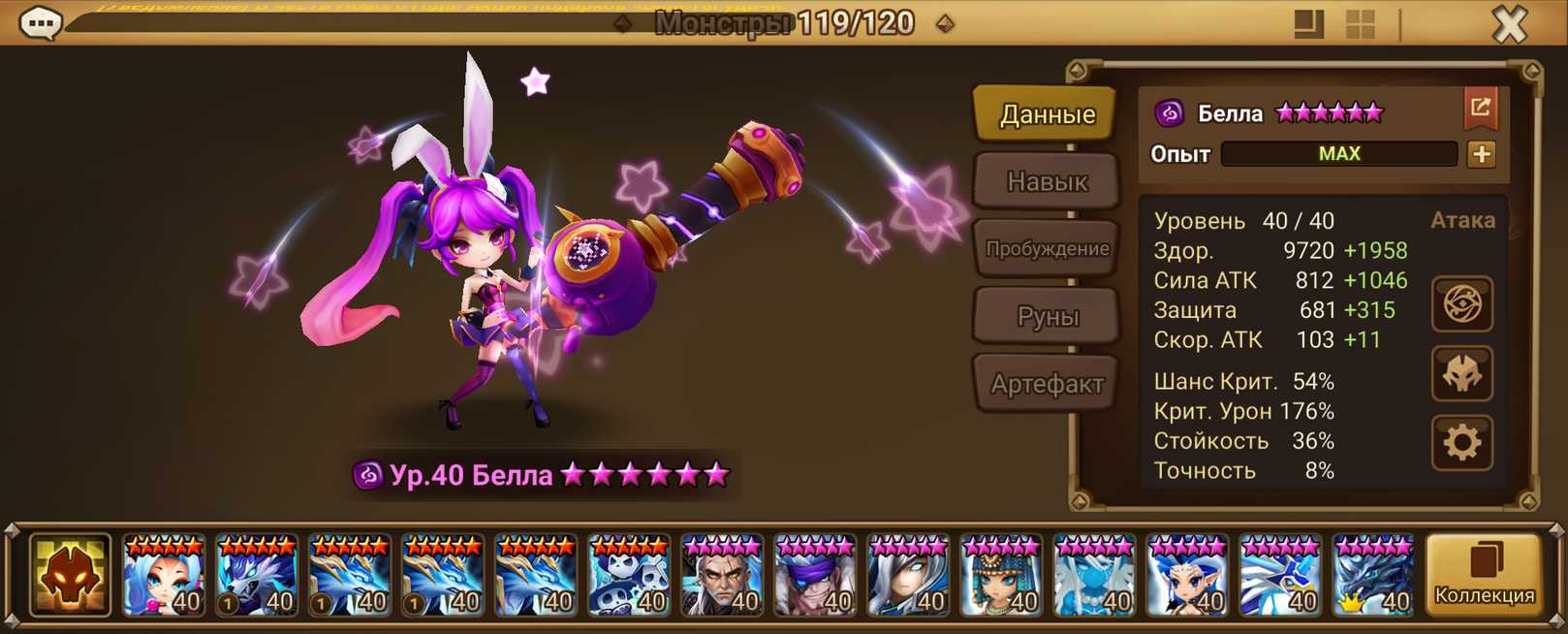Open the gear settings for this monster
The width and height of the screenshot is (1568, 634).
tap(1461, 443)
